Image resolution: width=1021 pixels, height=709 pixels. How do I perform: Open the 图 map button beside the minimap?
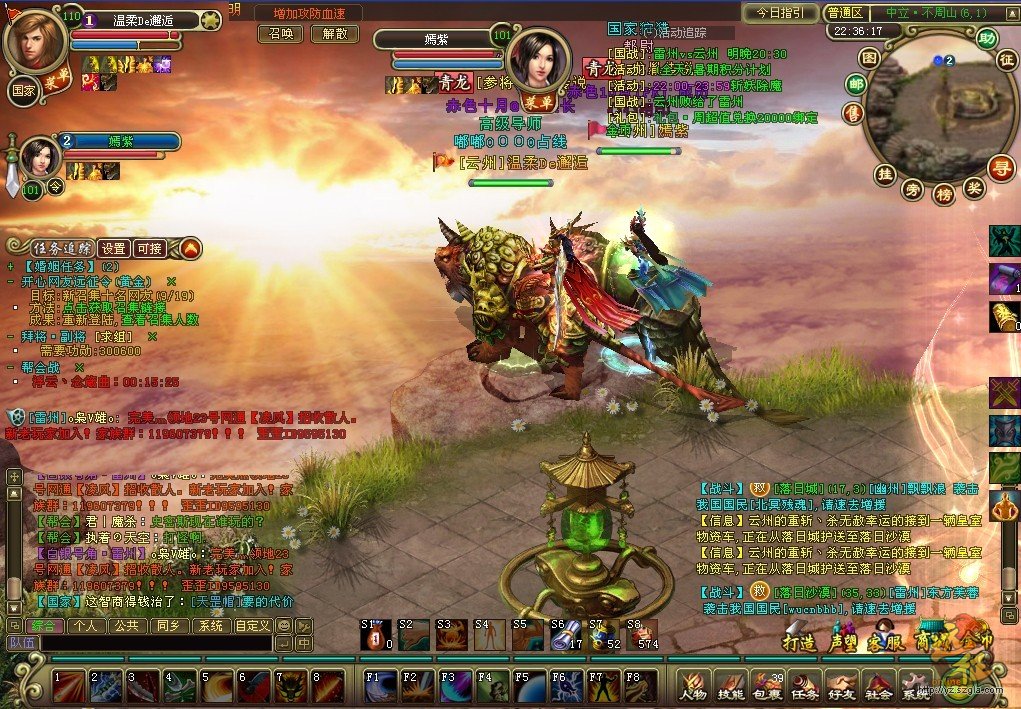pos(870,58)
